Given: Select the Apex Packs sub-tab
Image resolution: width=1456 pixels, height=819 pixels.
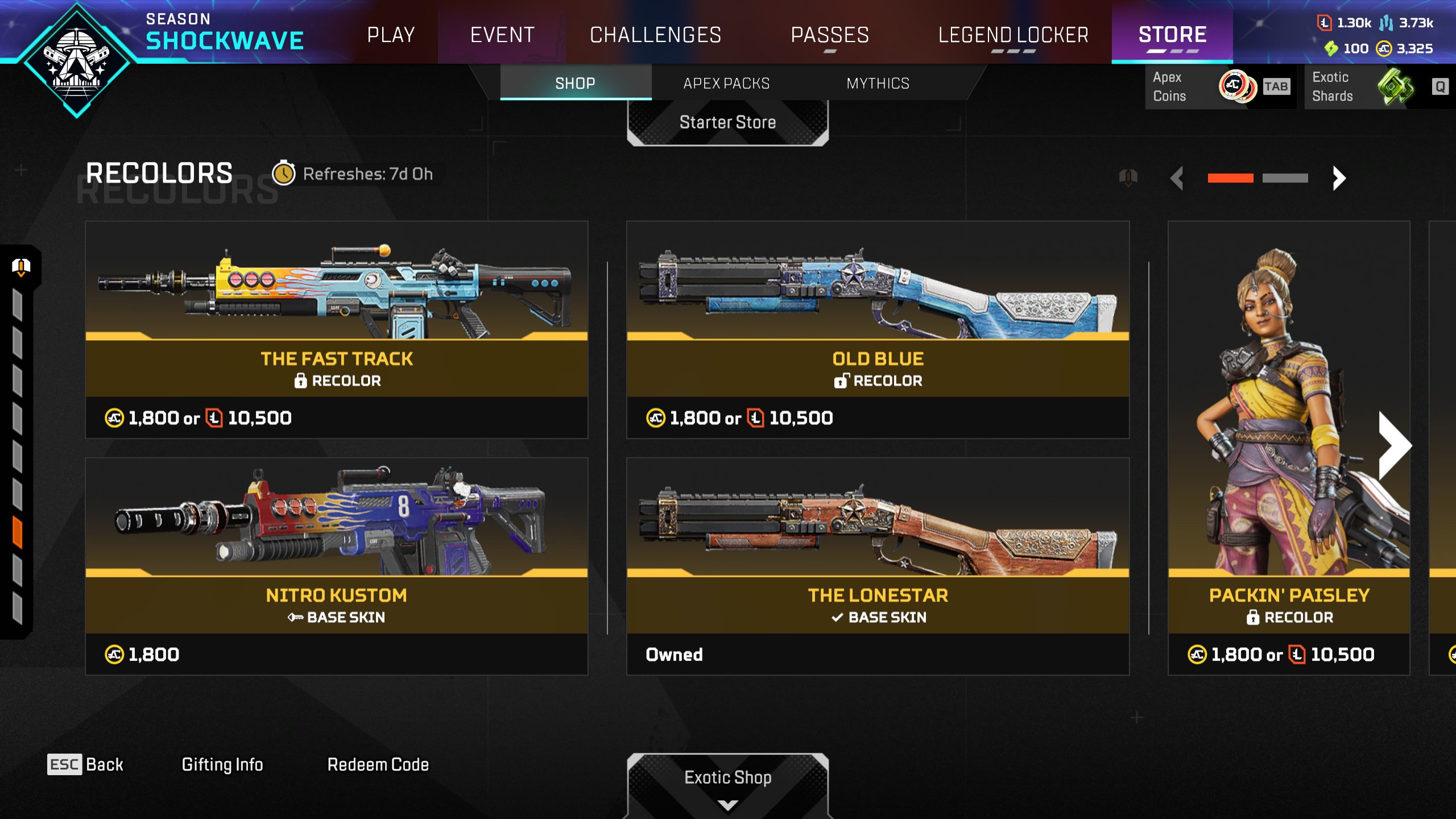Looking at the screenshot, I should coord(726,84).
